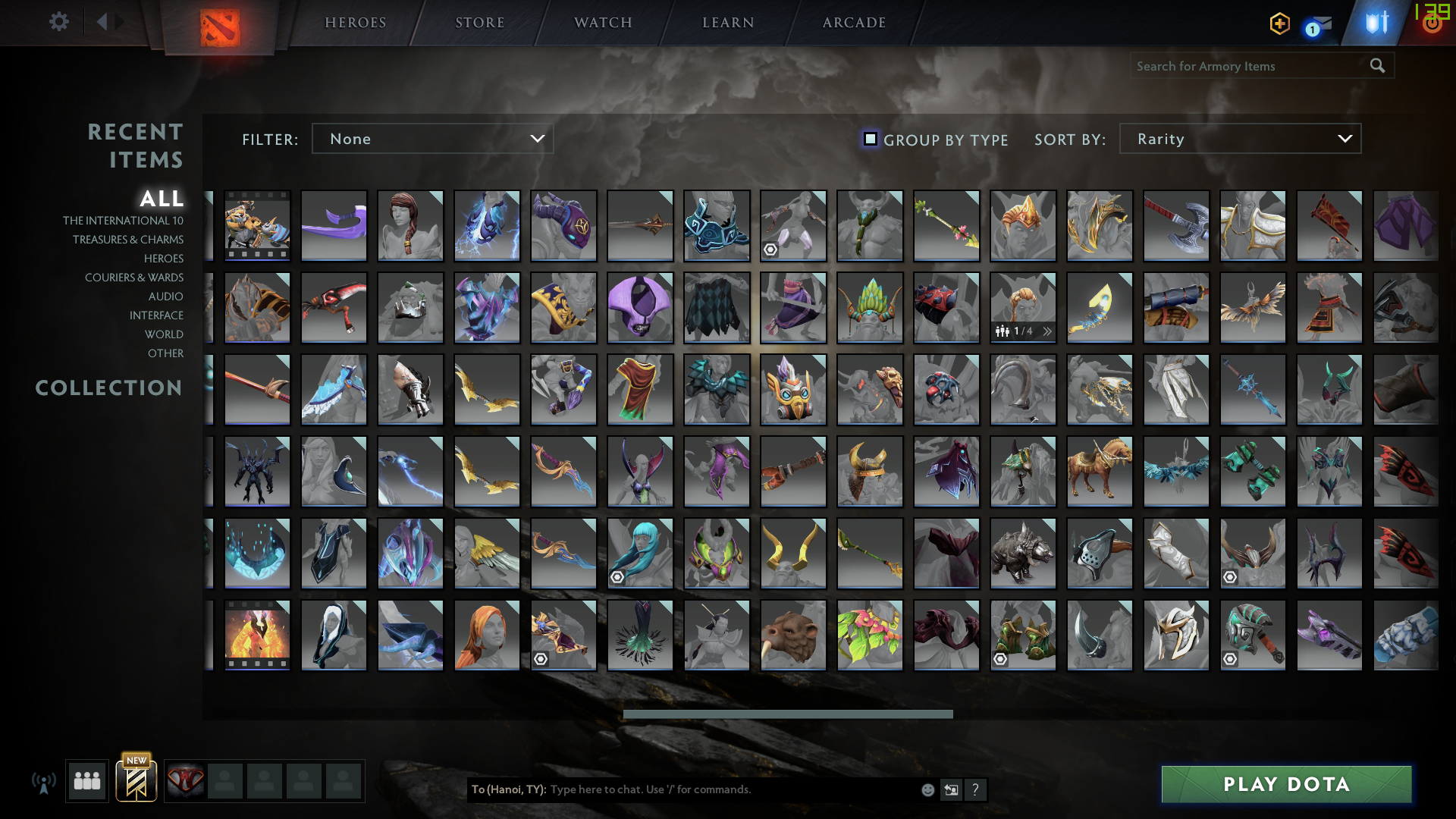Open the smiley emoticon picker in chat
Viewport: 1456px width, 819px height.
(927, 789)
